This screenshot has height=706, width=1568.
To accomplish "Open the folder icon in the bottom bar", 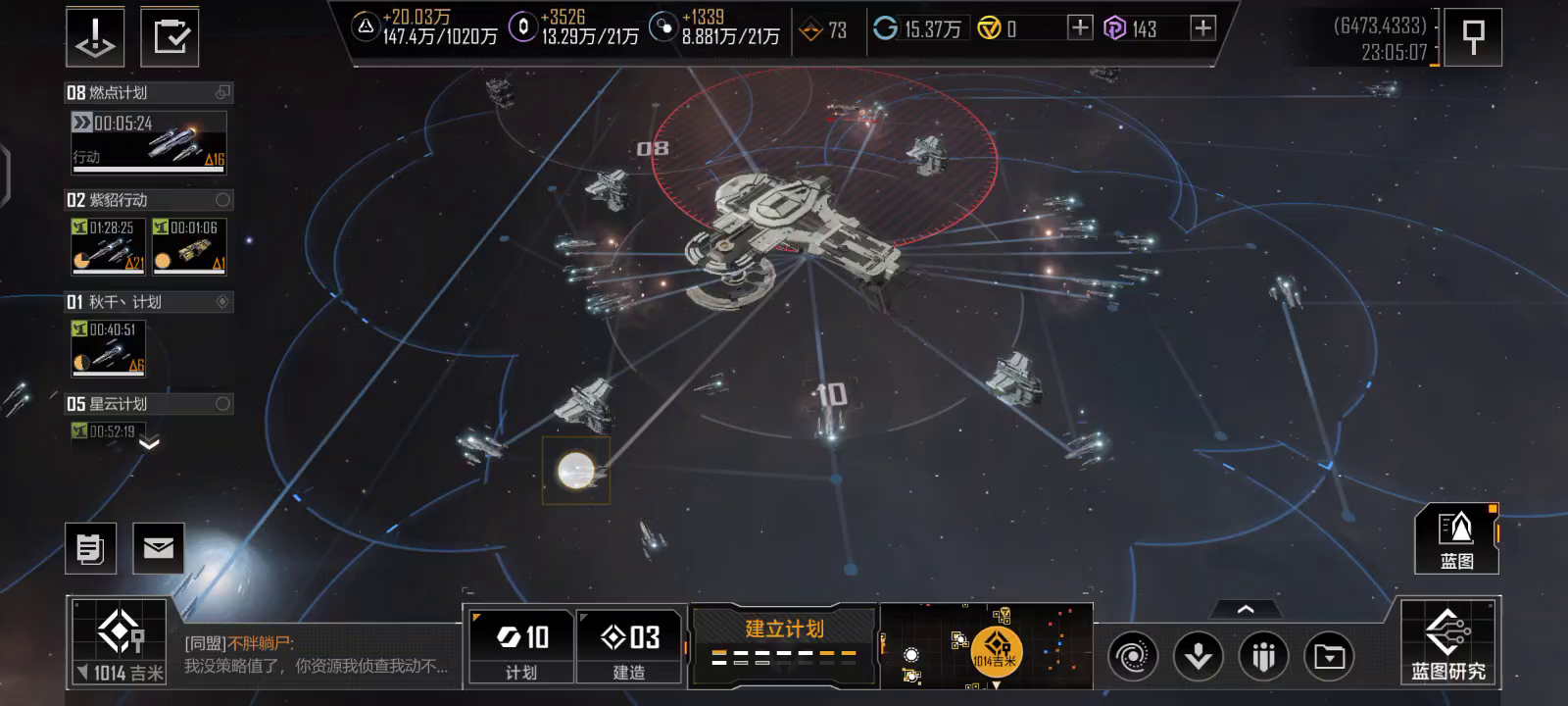I will click(1329, 656).
